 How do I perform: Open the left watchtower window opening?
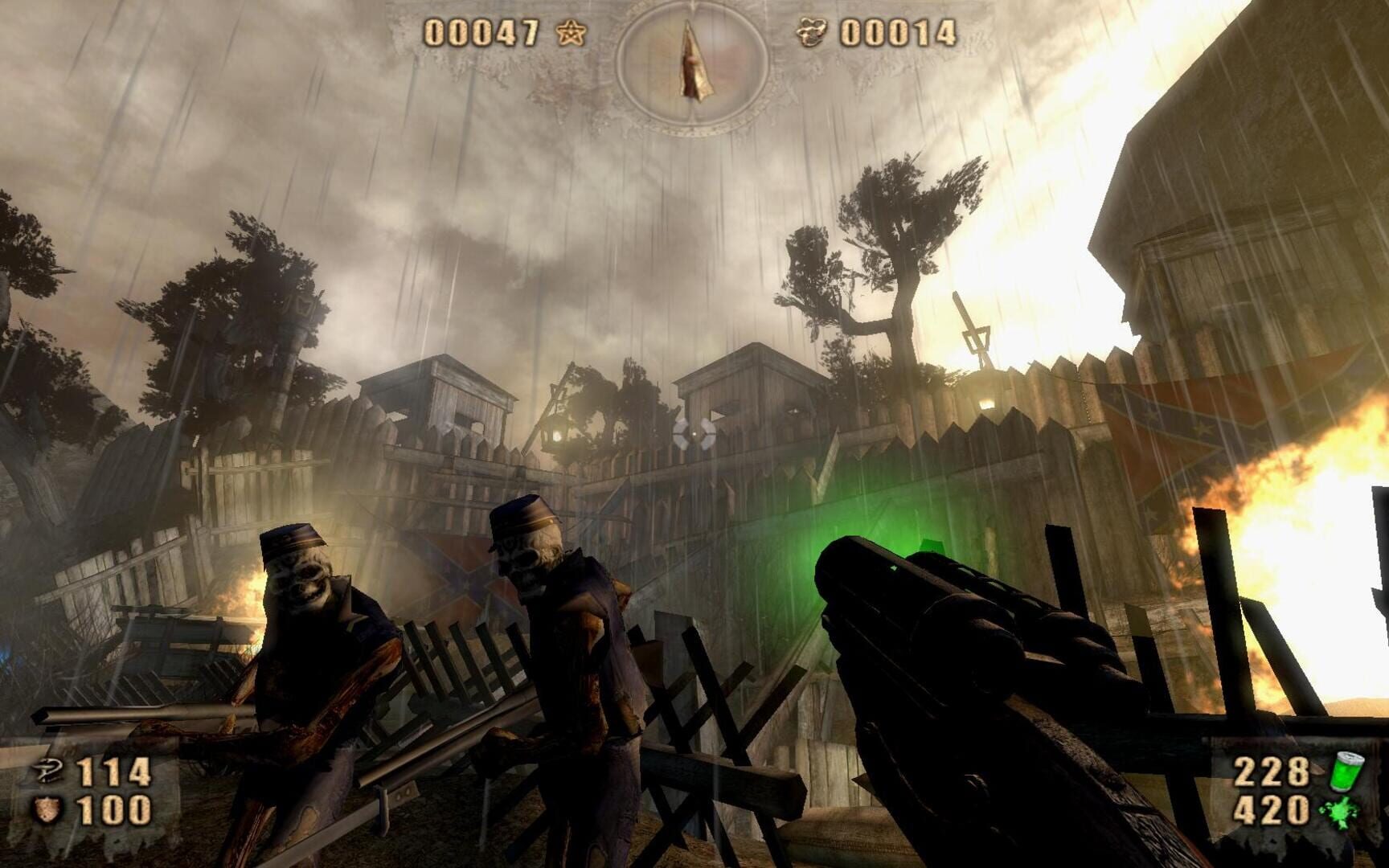pyautogui.click(x=465, y=418)
